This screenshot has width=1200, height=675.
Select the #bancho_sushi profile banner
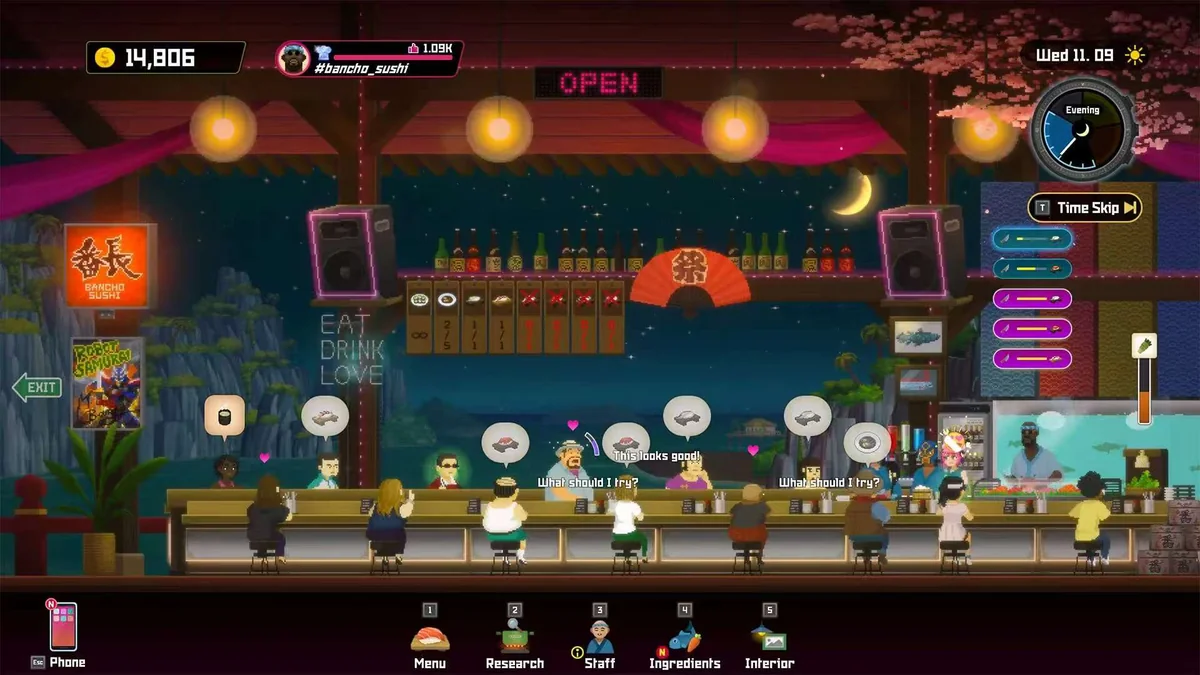370,58
